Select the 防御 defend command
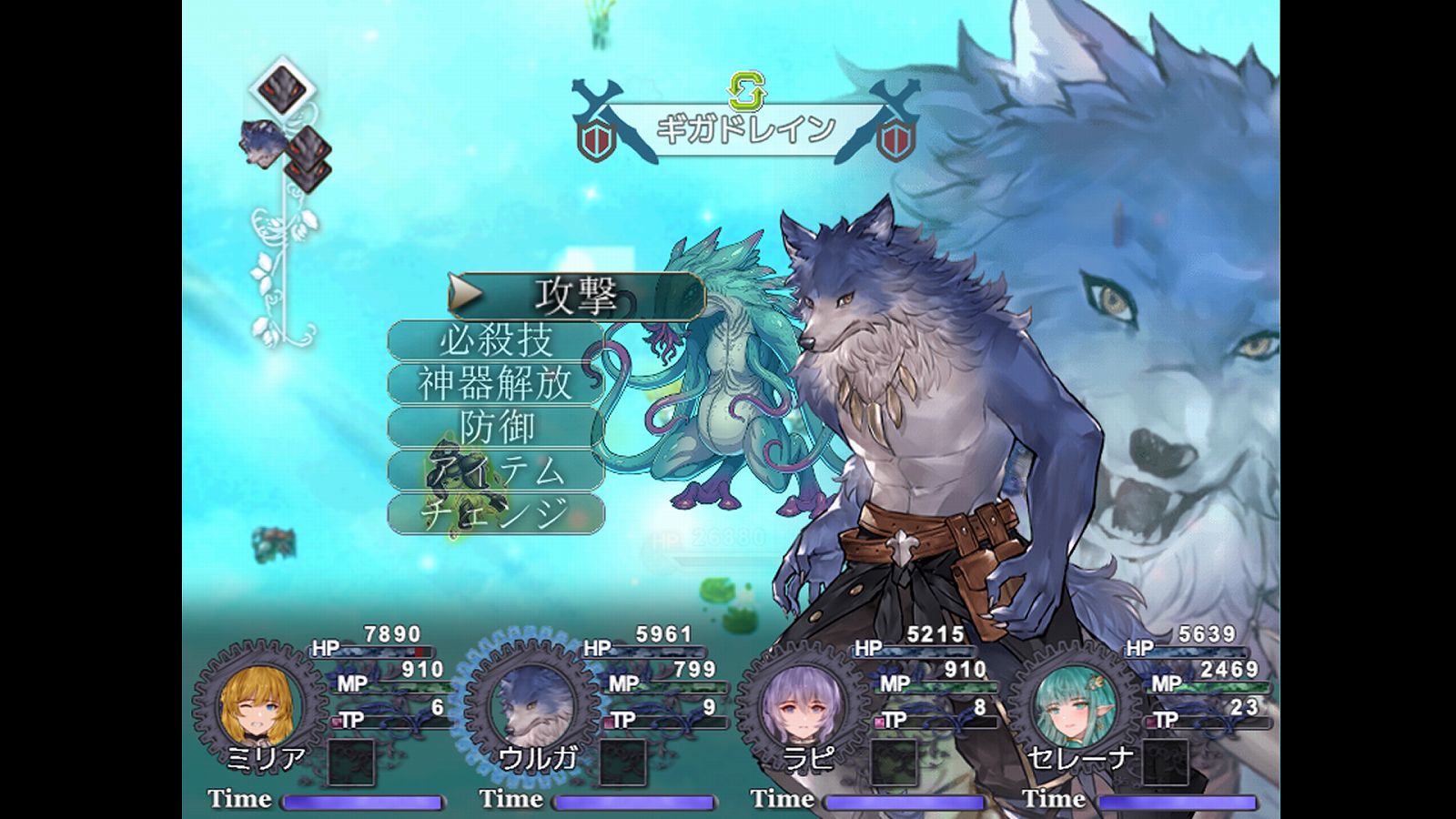 [x=496, y=428]
